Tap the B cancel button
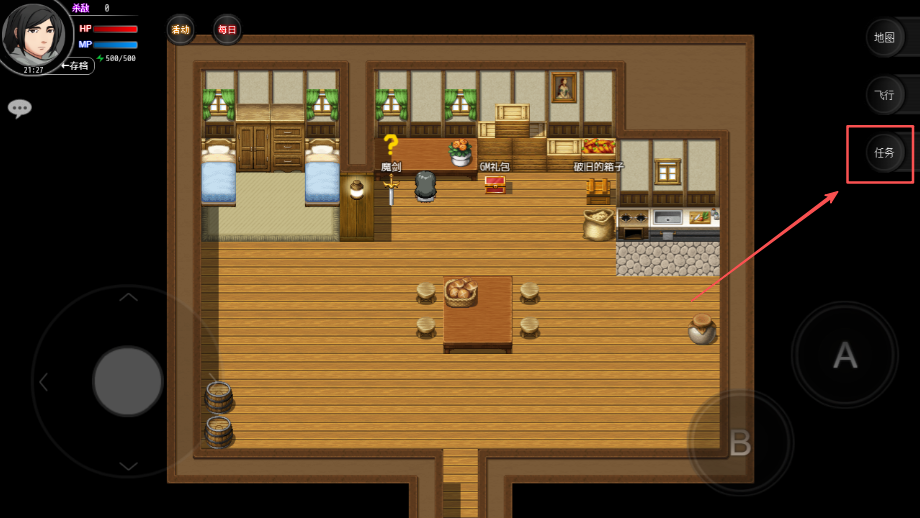 coord(740,441)
